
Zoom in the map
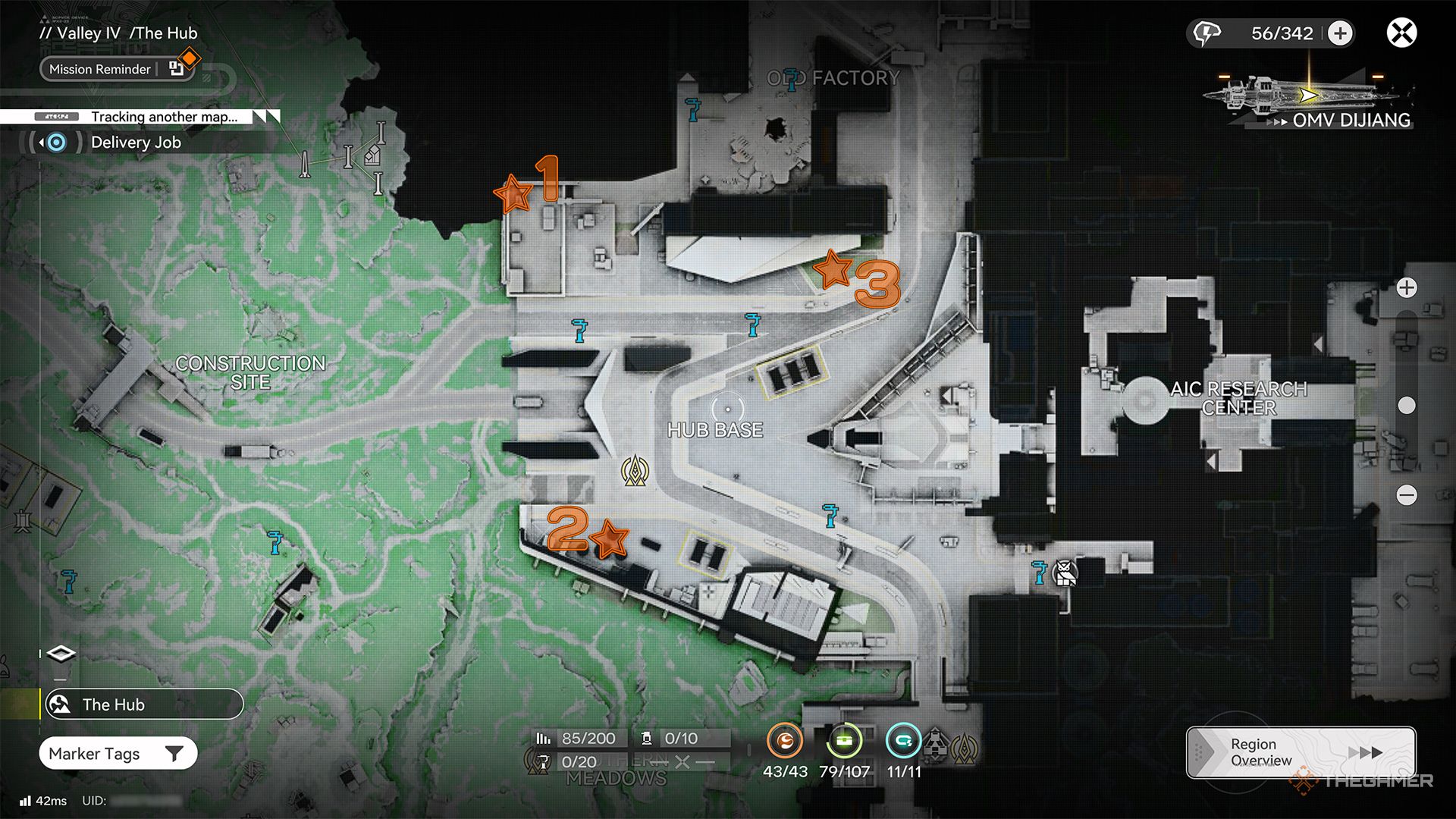(x=1407, y=288)
